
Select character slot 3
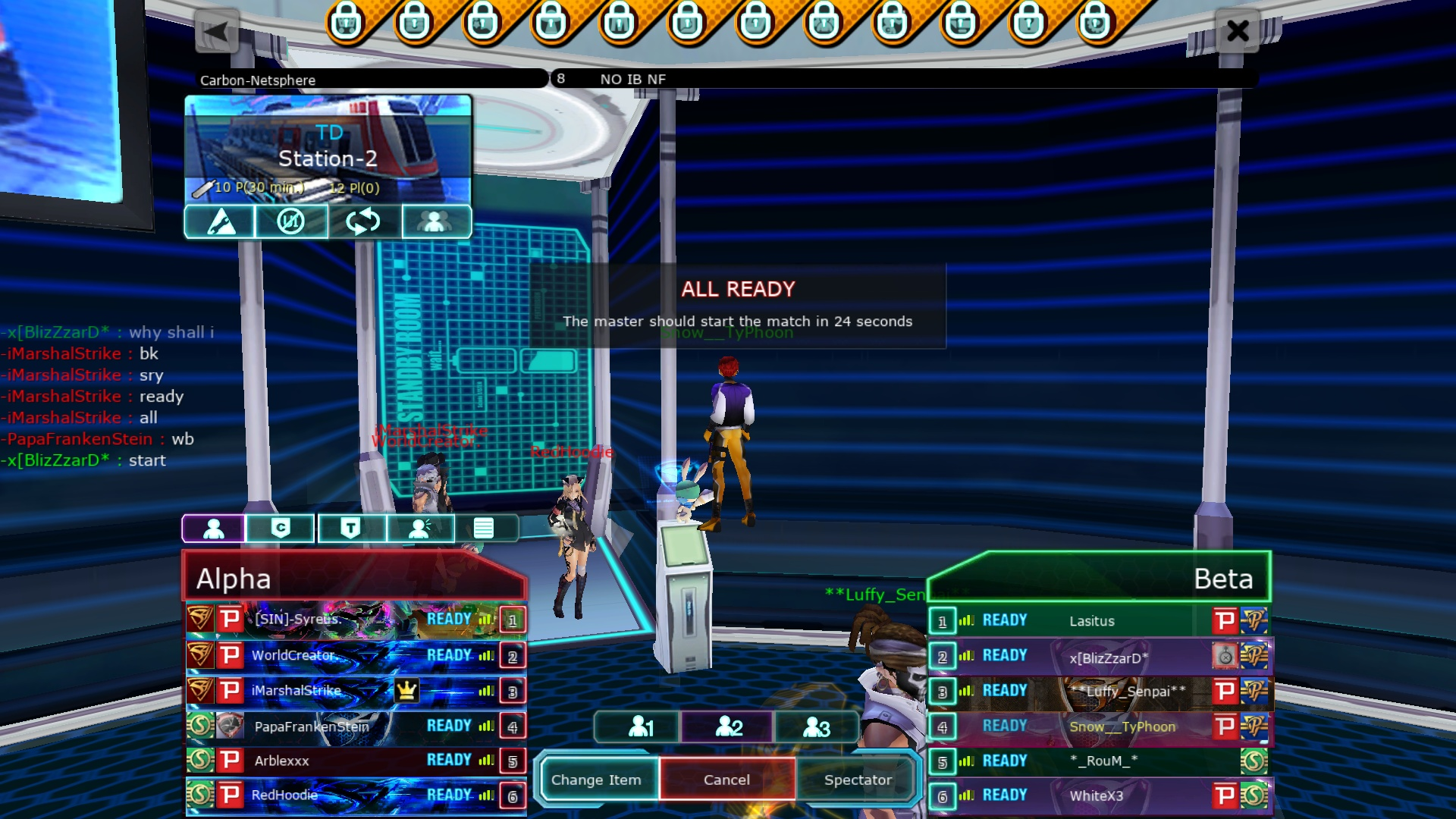click(x=816, y=726)
